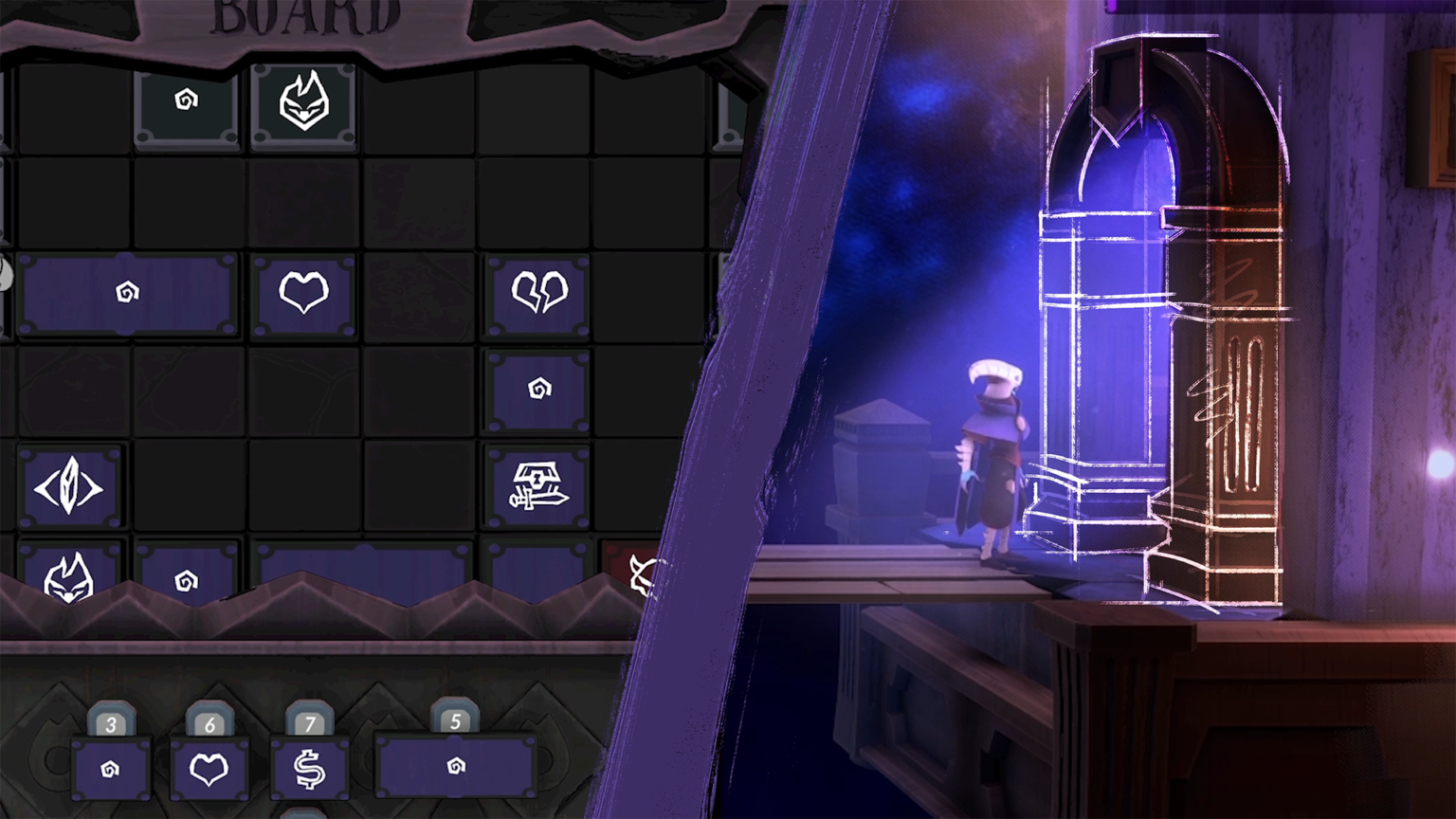This screenshot has height=819, width=1456.
Task: Choose the dollar sign tile numbered 7
Action: (309, 768)
